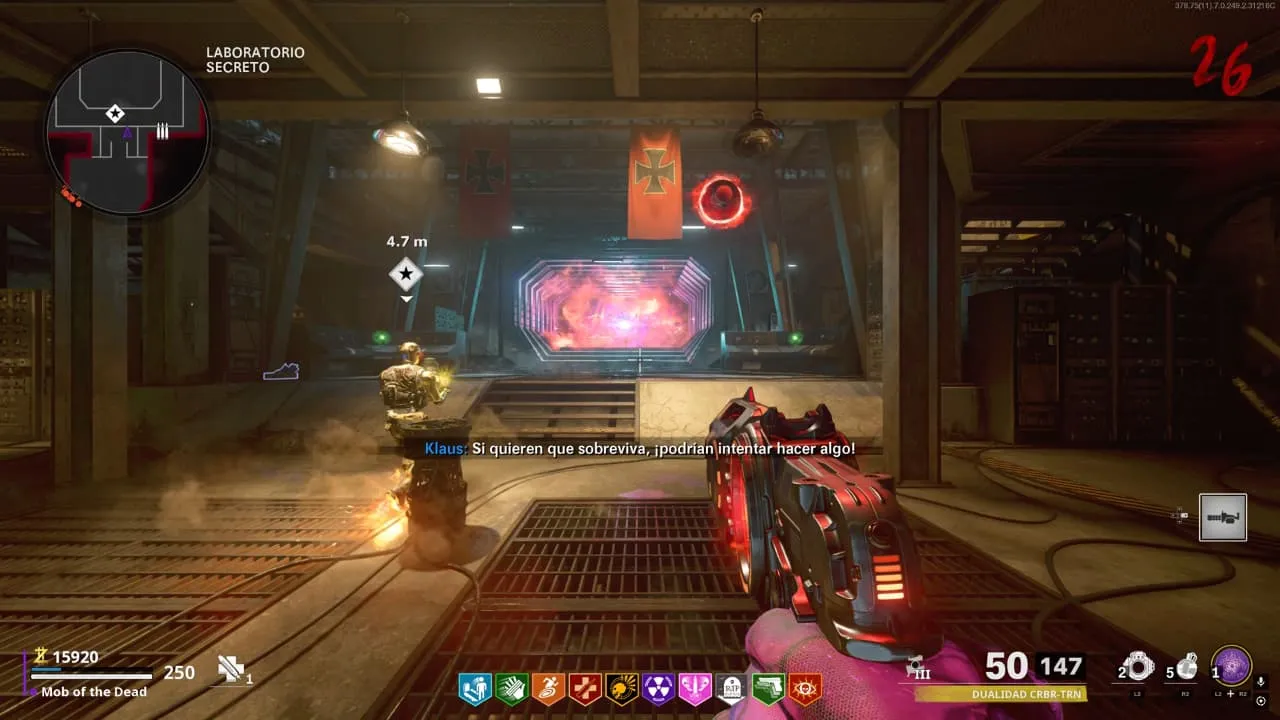Screen dimensions: 1280x720
Task: Choose the orange runner Stamin-Up perk
Action: point(548,689)
